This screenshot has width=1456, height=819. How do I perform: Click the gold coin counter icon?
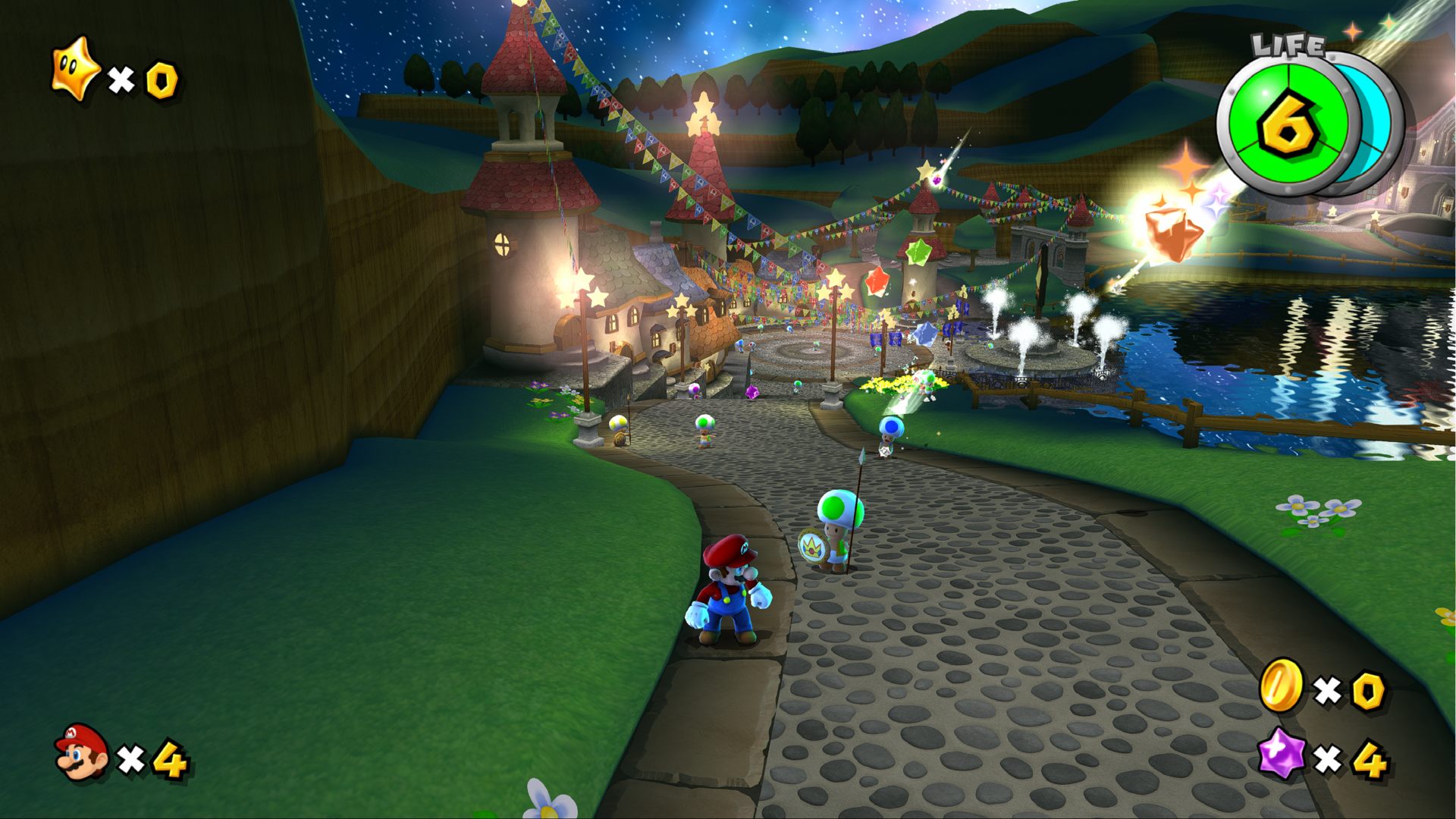click(1281, 685)
